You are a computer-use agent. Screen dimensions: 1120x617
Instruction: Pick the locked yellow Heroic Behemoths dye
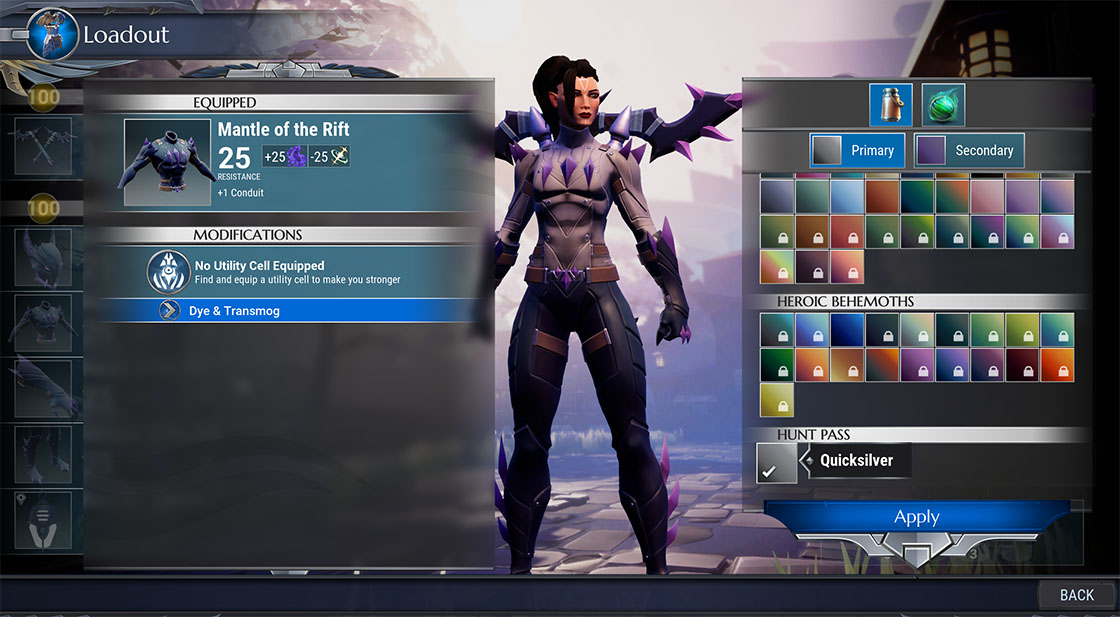click(x=777, y=399)
